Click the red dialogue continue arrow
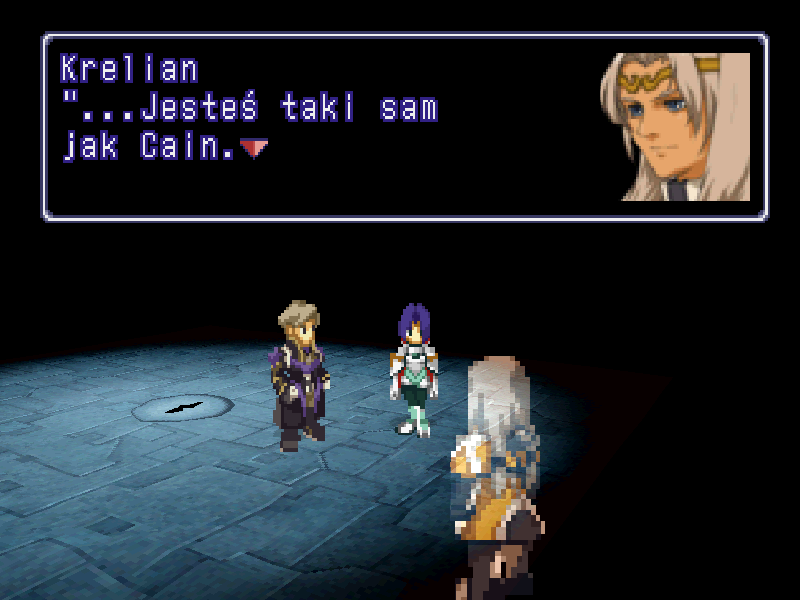The width and height of the screenshot is (800, 600). point(254,149)
